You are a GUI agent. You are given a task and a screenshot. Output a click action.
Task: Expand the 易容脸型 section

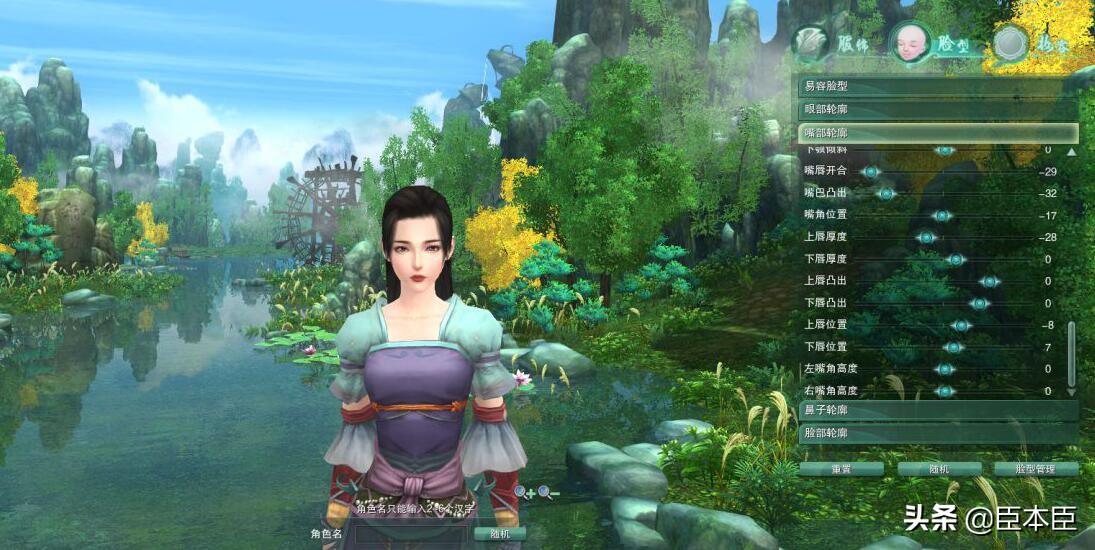point(938,87)
